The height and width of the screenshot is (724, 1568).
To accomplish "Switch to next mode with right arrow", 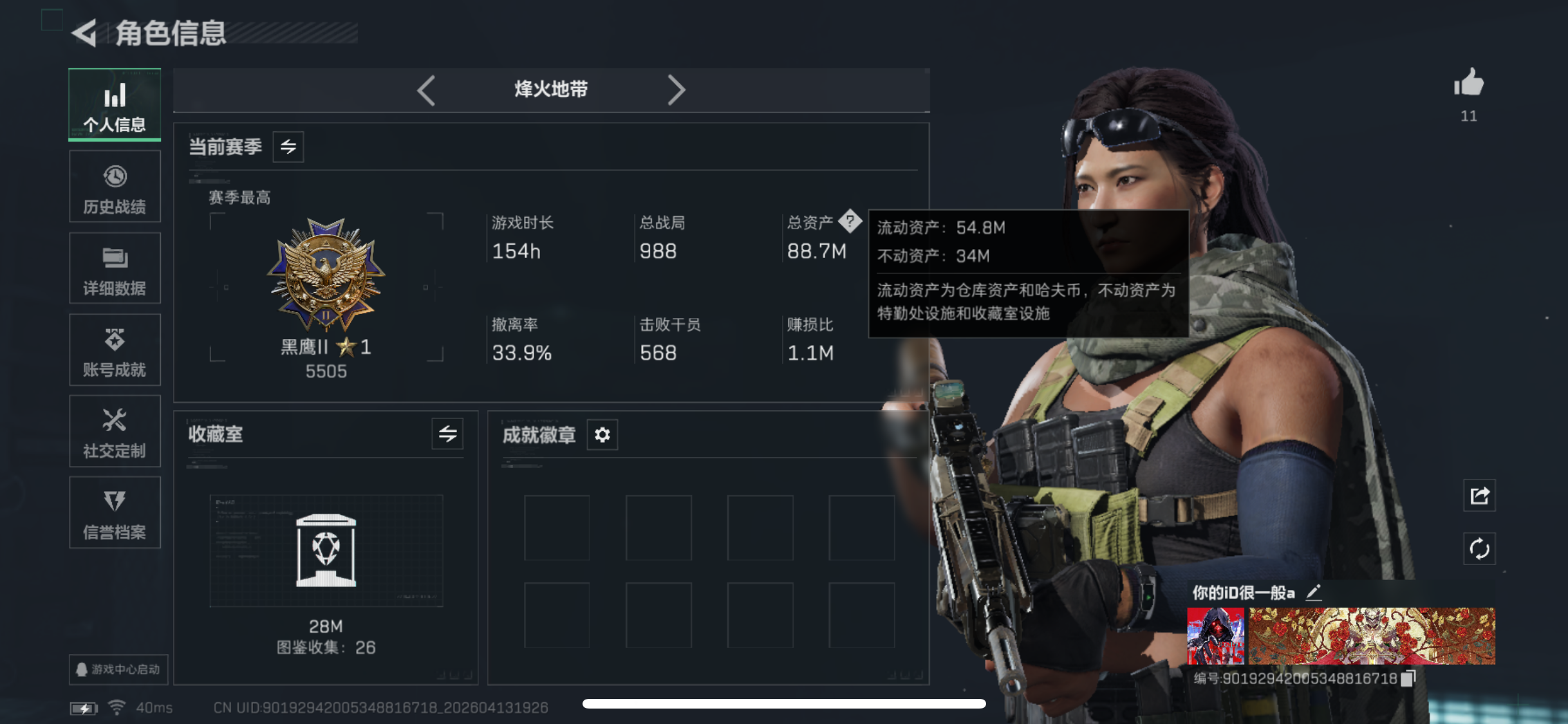I will pos(677,90).
